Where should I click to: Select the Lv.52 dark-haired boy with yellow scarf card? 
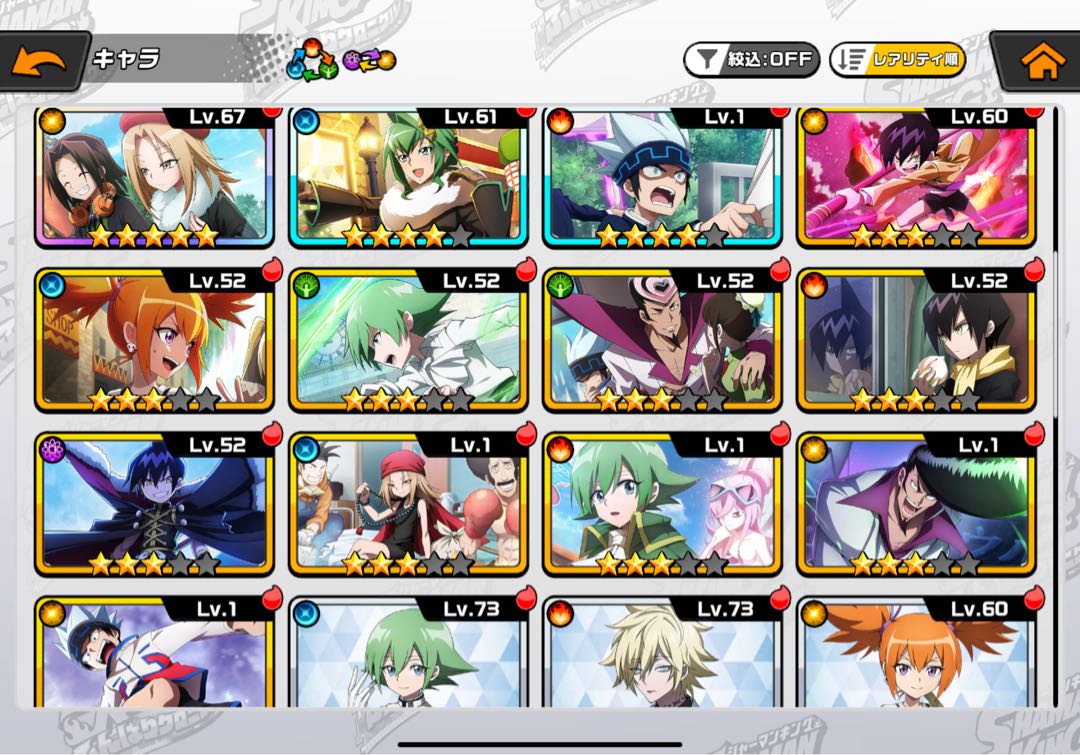916,340
